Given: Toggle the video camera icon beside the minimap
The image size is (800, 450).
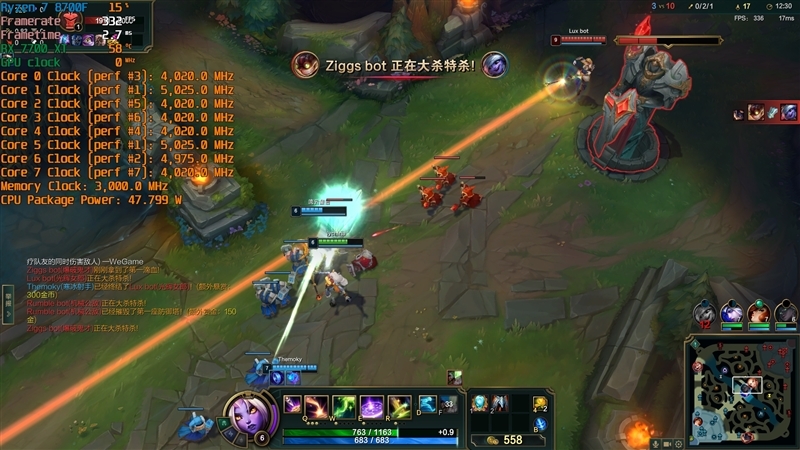Looking at the screenshot, I should click(668, 443).
